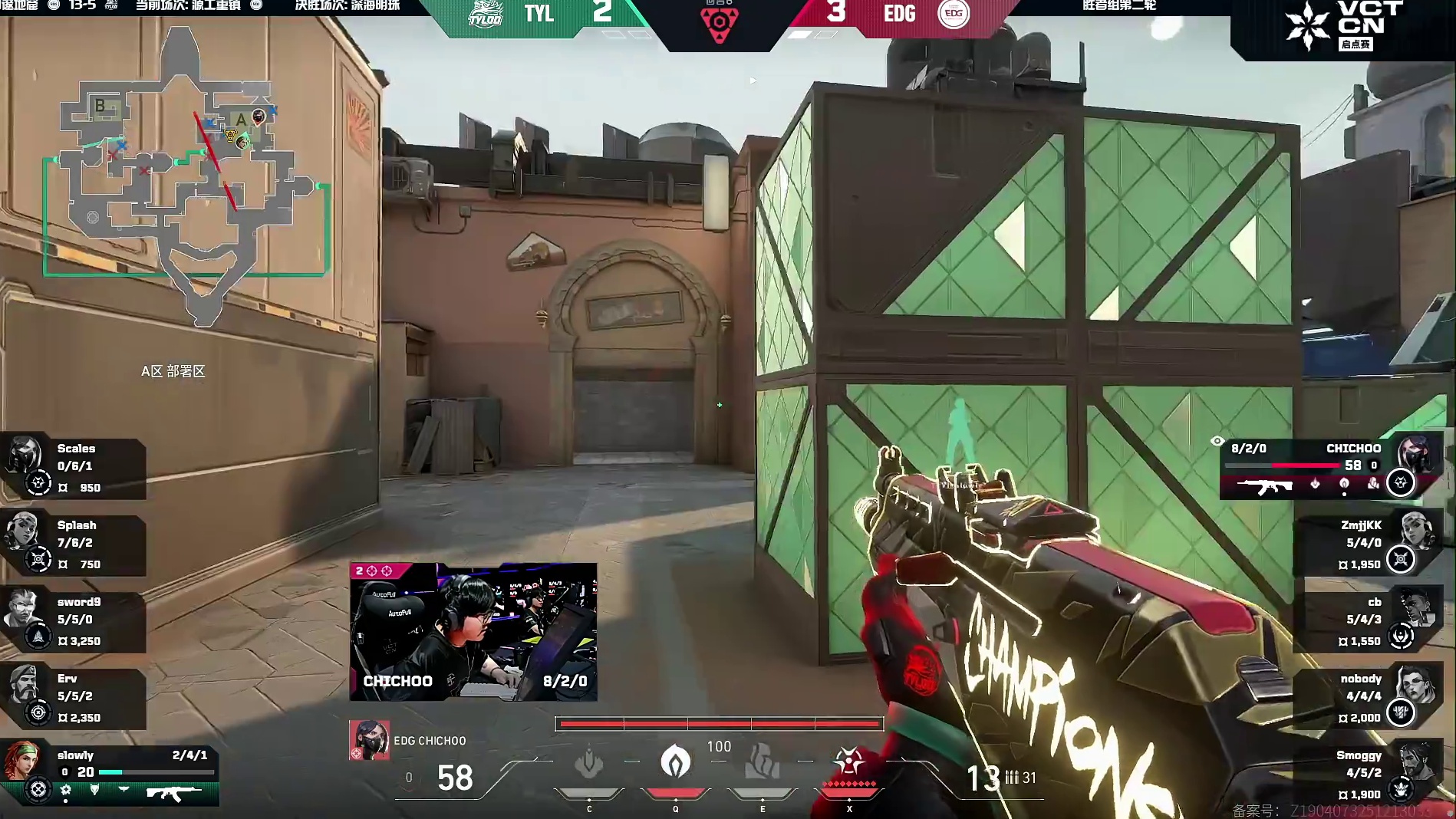Select Erv's player card

[x=74, y=698]
